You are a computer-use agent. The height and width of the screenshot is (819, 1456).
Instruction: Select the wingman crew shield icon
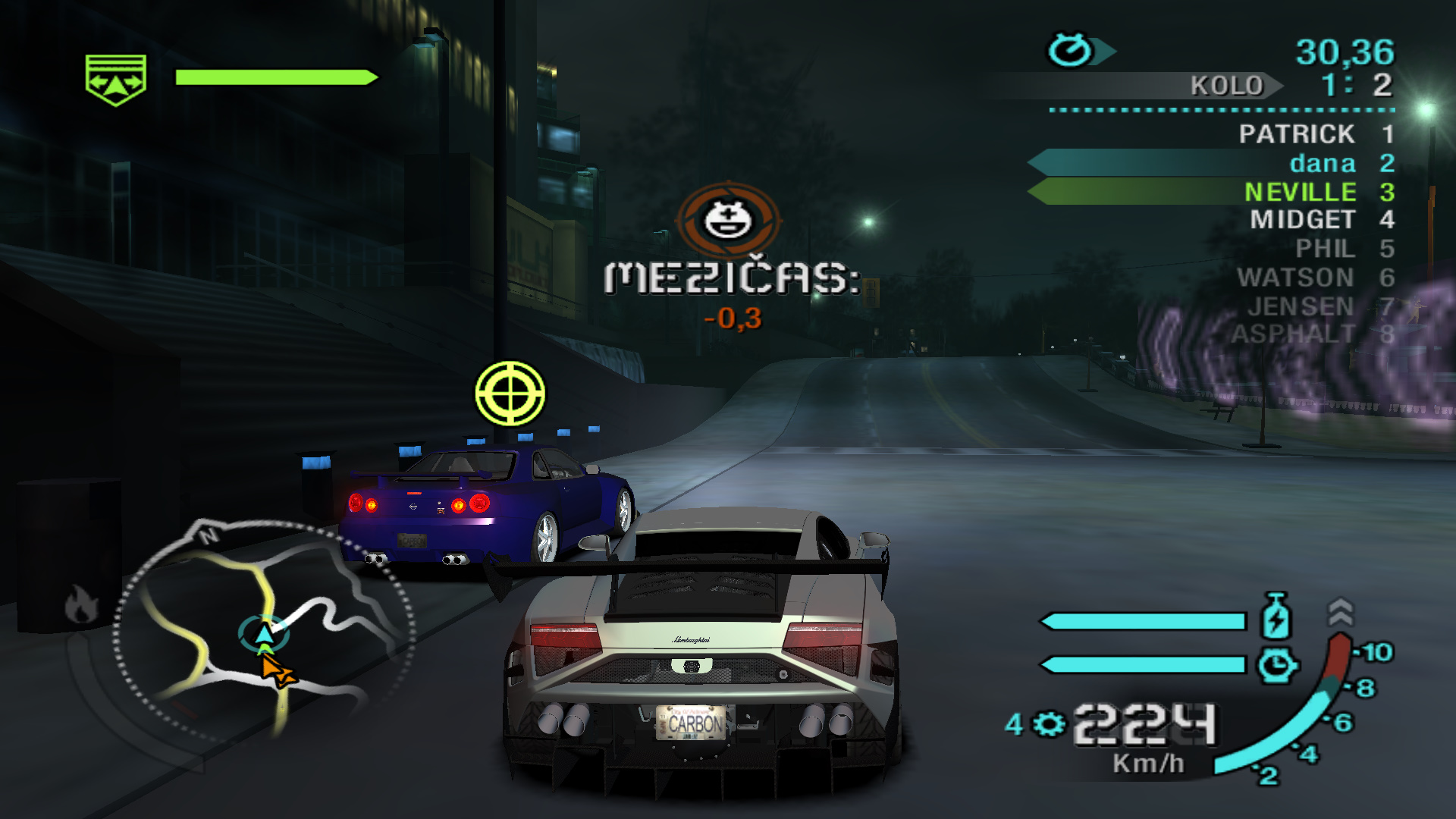115,80
